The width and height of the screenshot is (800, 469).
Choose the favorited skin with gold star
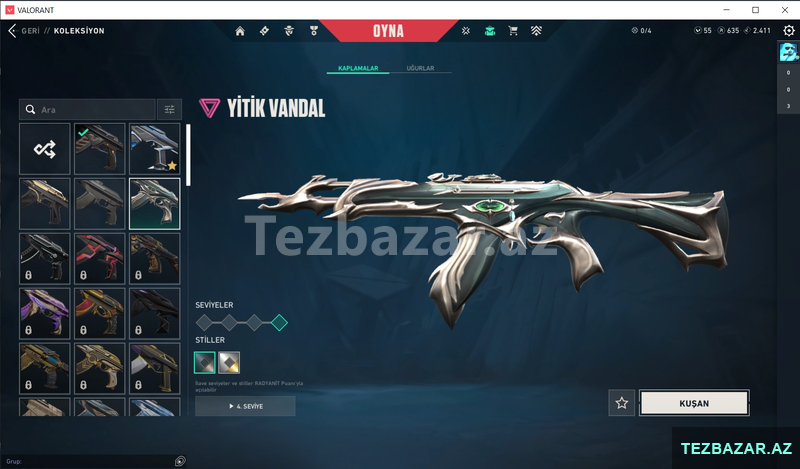click(155, 149)
